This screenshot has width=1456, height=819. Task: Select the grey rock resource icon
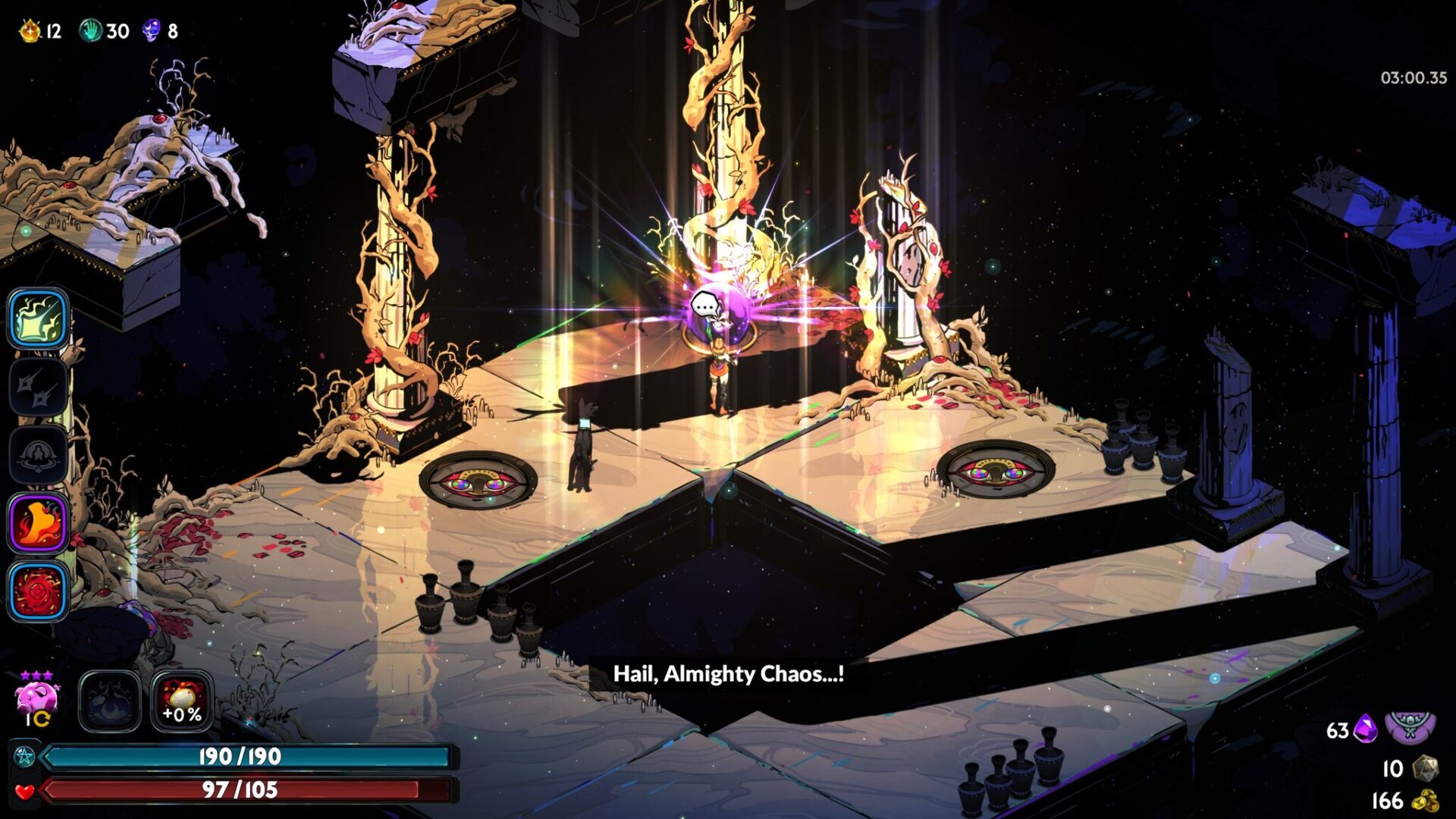(x=1426, y=767)
